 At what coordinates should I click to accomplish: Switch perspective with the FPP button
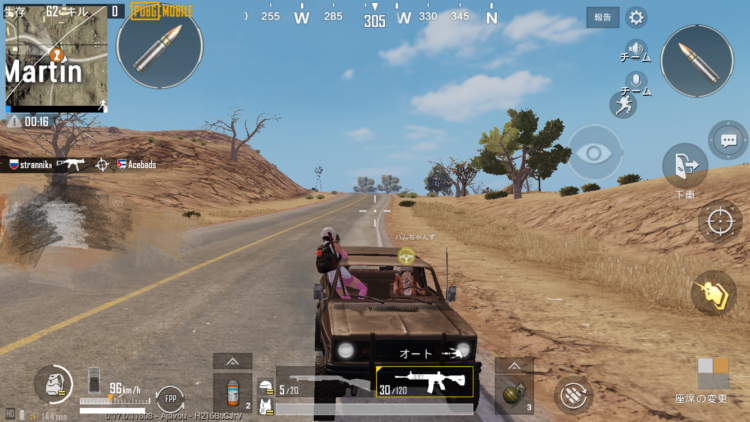click(169, 398)
